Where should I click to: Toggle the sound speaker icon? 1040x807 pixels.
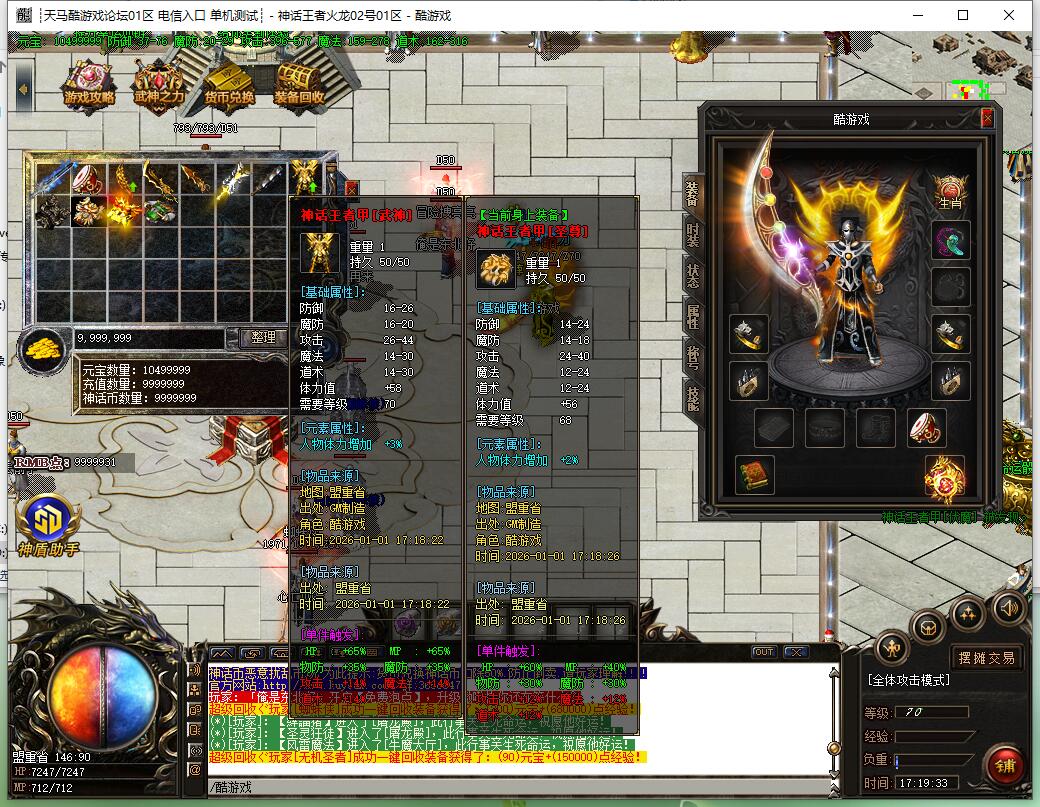pyautogui.click(x=1008, y=607)
